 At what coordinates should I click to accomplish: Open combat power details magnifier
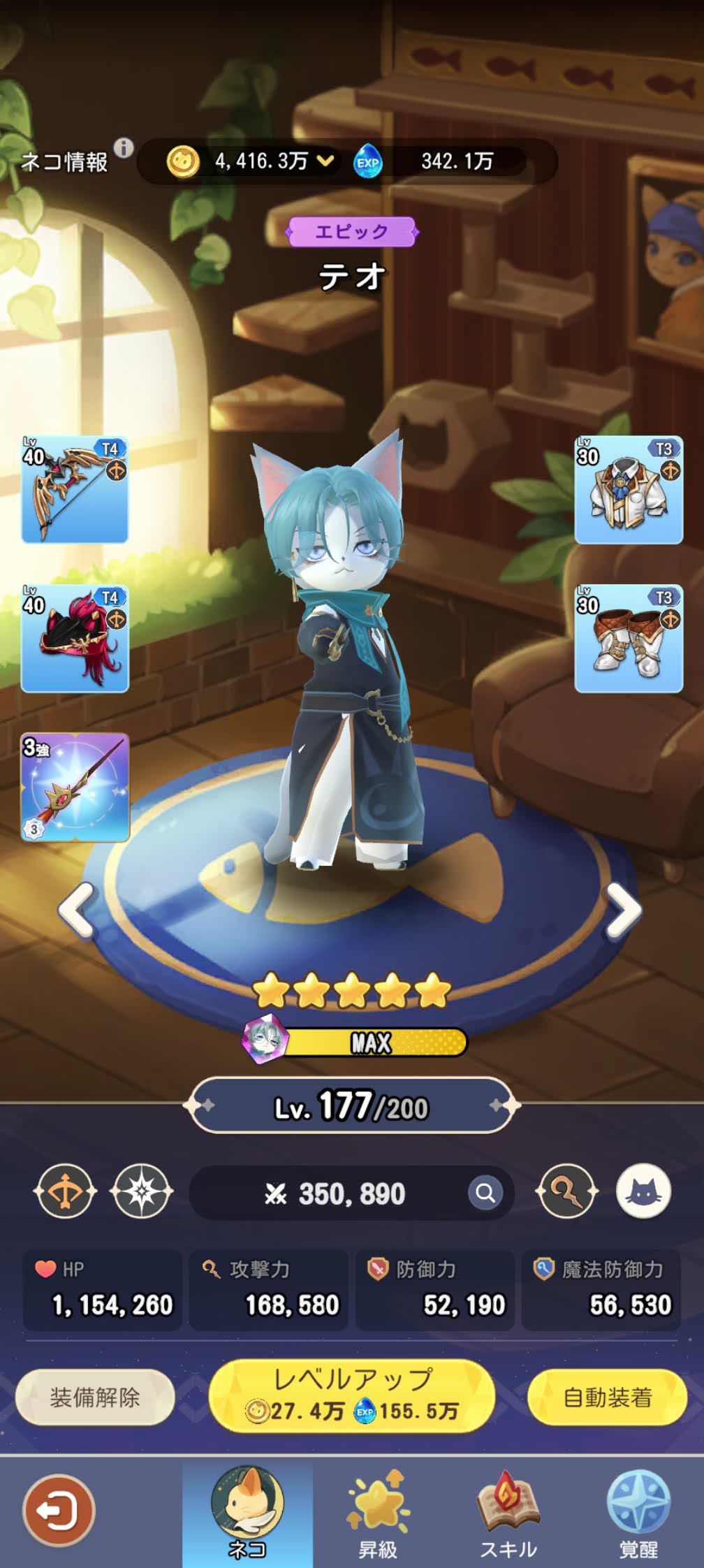485,1193
